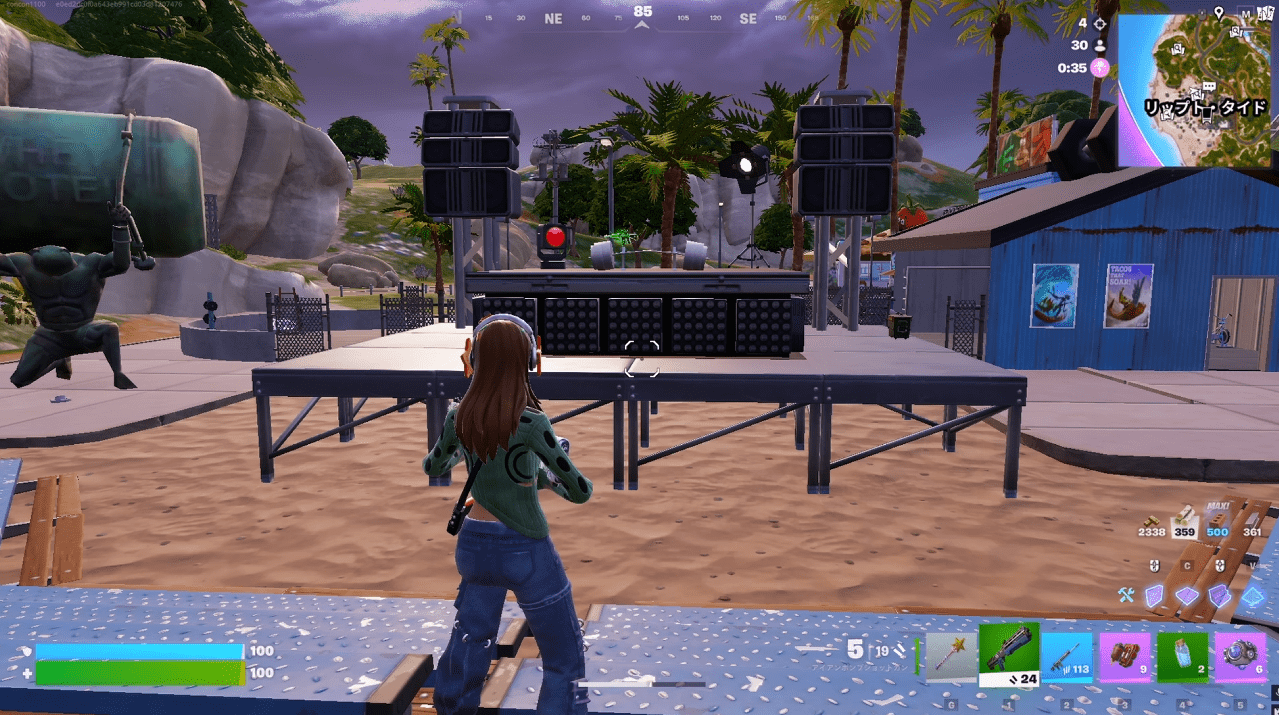Select the stairs building piece
This screenshot has height=715, width=1279.
pyautogui.click(x=1219, y=596)
